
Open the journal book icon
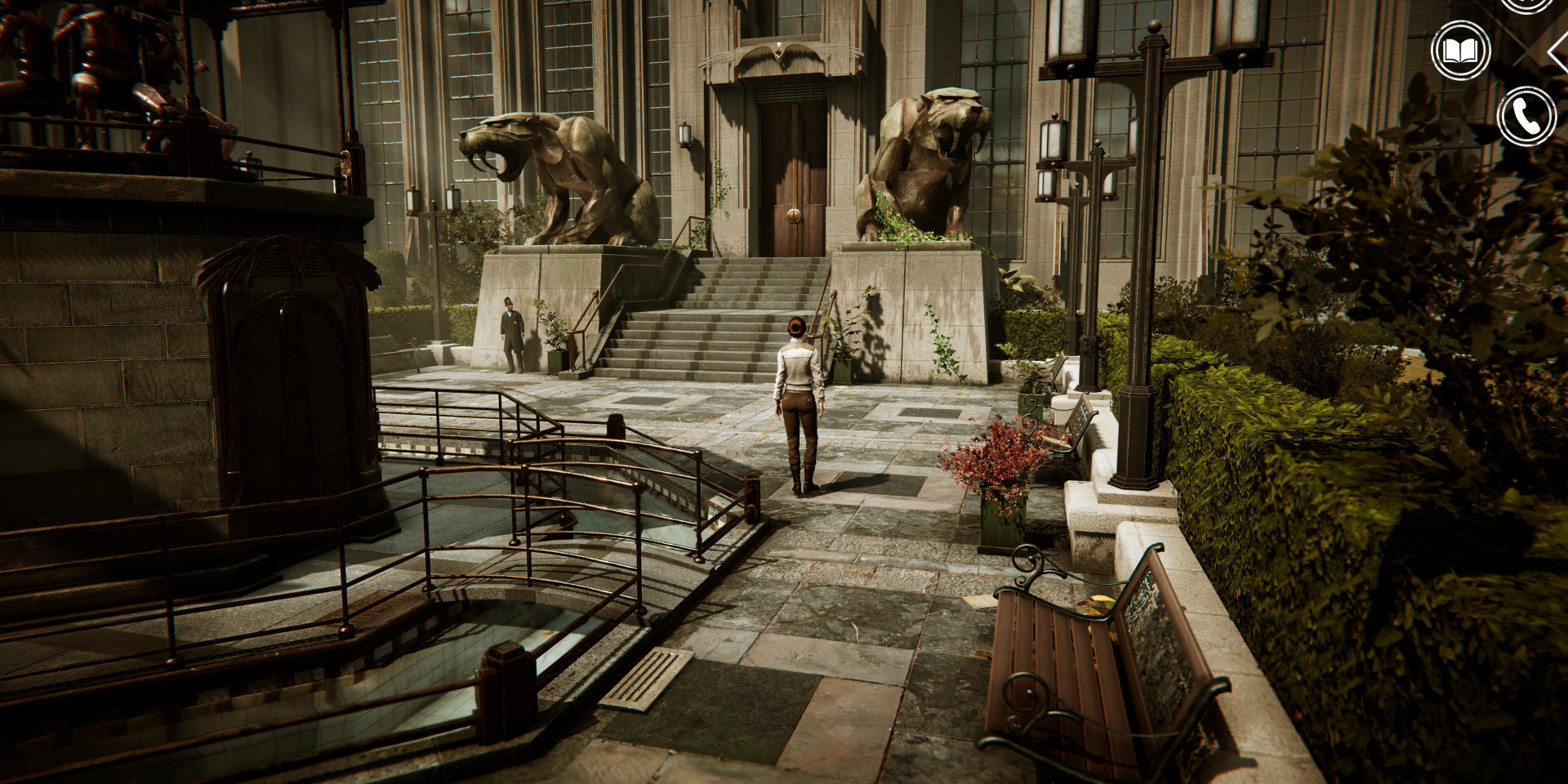click(1461, 51)
